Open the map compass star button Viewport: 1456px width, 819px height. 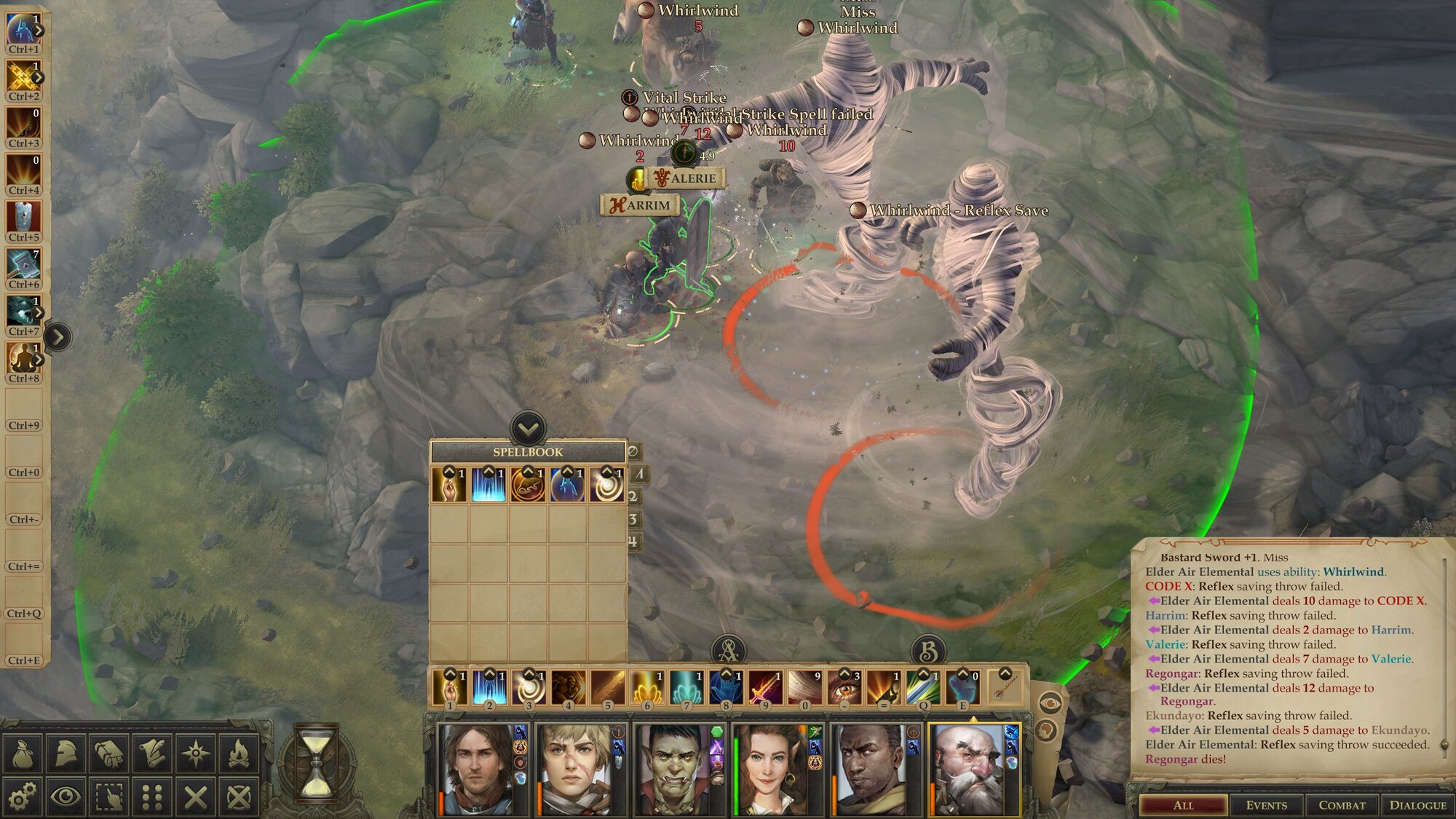pos(196,753)
